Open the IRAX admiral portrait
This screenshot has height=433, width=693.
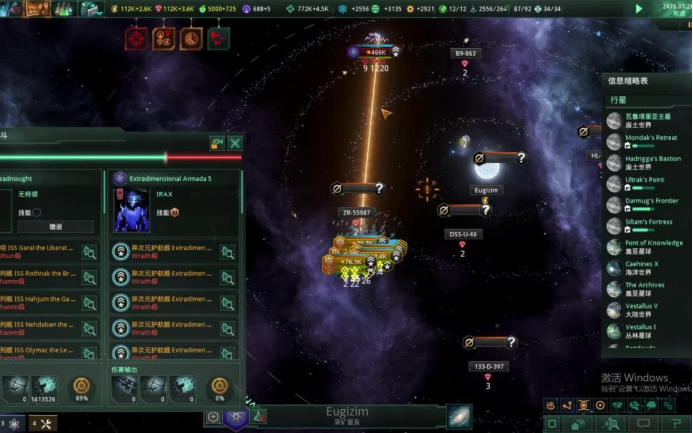point(132,211)
